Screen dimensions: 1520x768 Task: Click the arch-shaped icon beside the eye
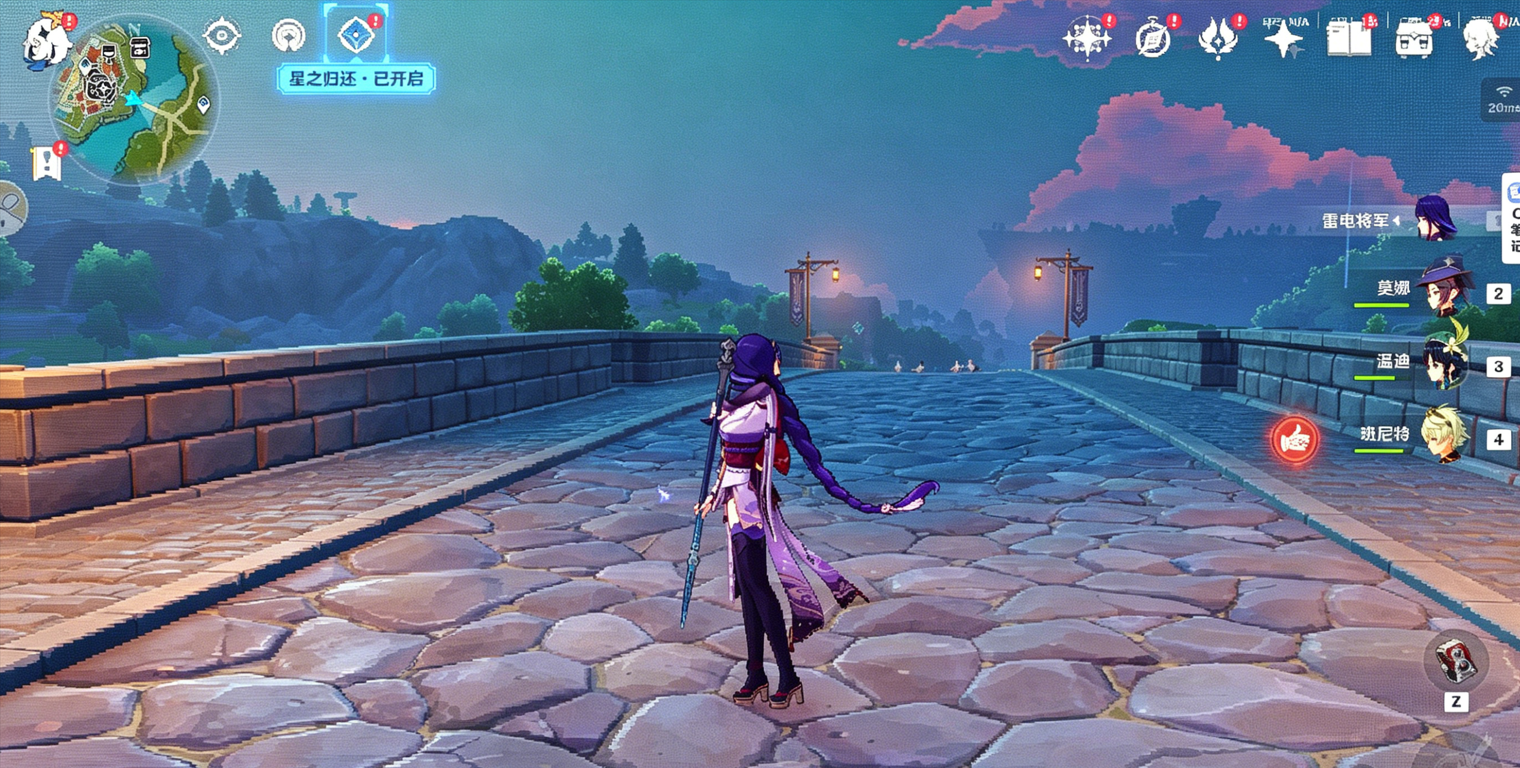click(x=288, y=36)
